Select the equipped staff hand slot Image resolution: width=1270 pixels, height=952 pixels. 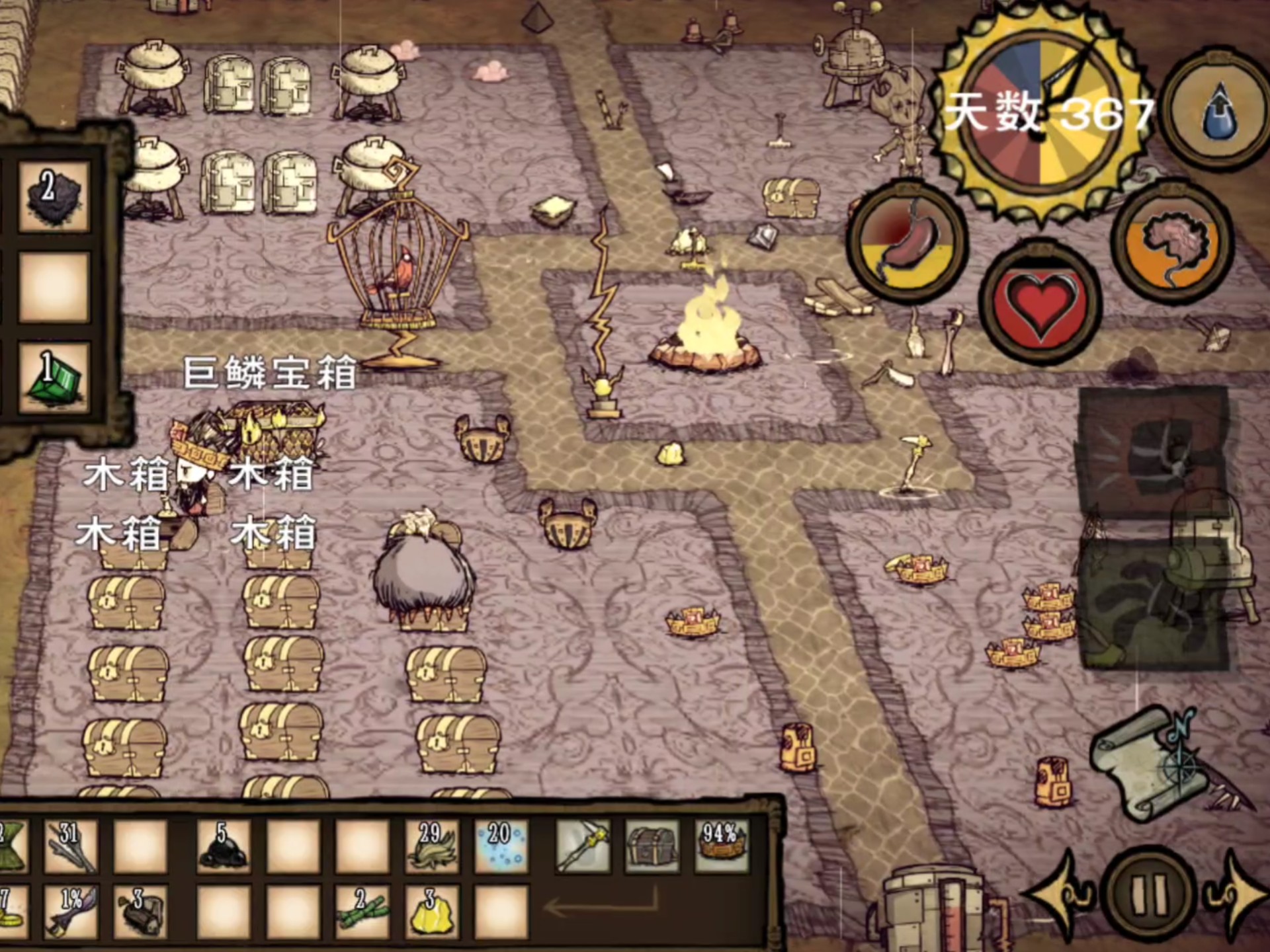(x=582, y=847)
